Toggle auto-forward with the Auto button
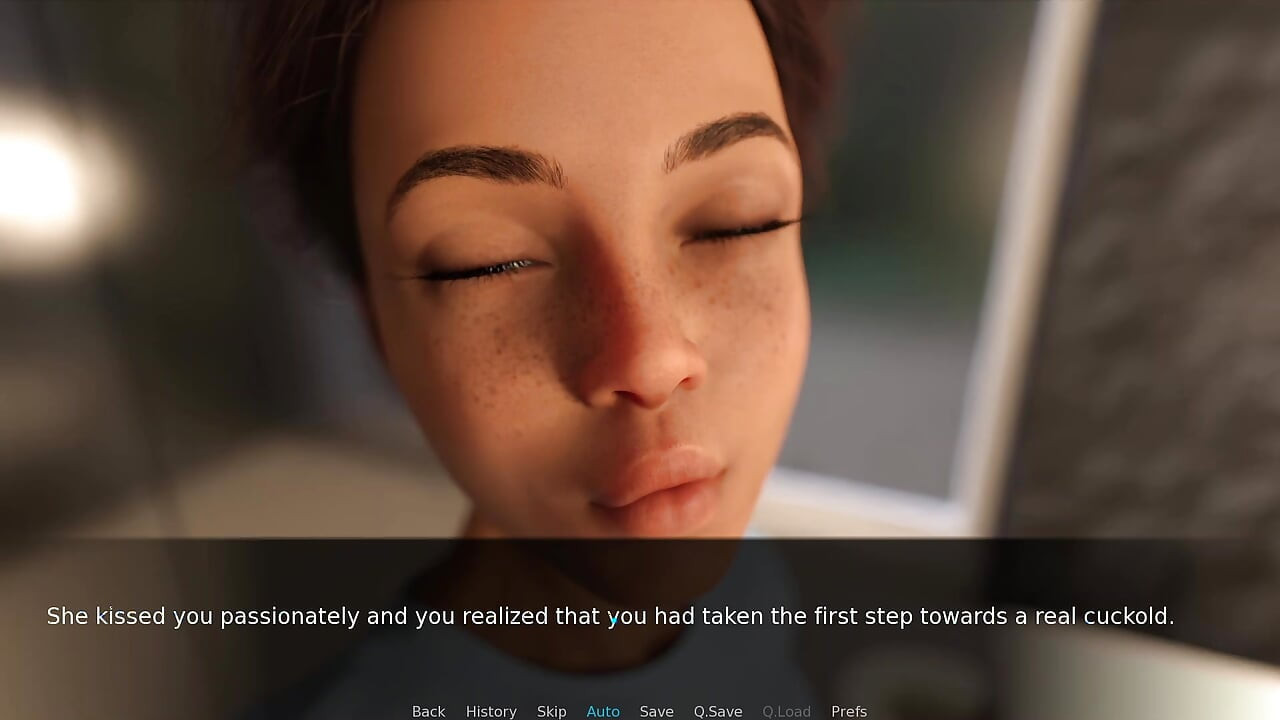Viewport: 1280px width, 720px height. tap(603, 710)
